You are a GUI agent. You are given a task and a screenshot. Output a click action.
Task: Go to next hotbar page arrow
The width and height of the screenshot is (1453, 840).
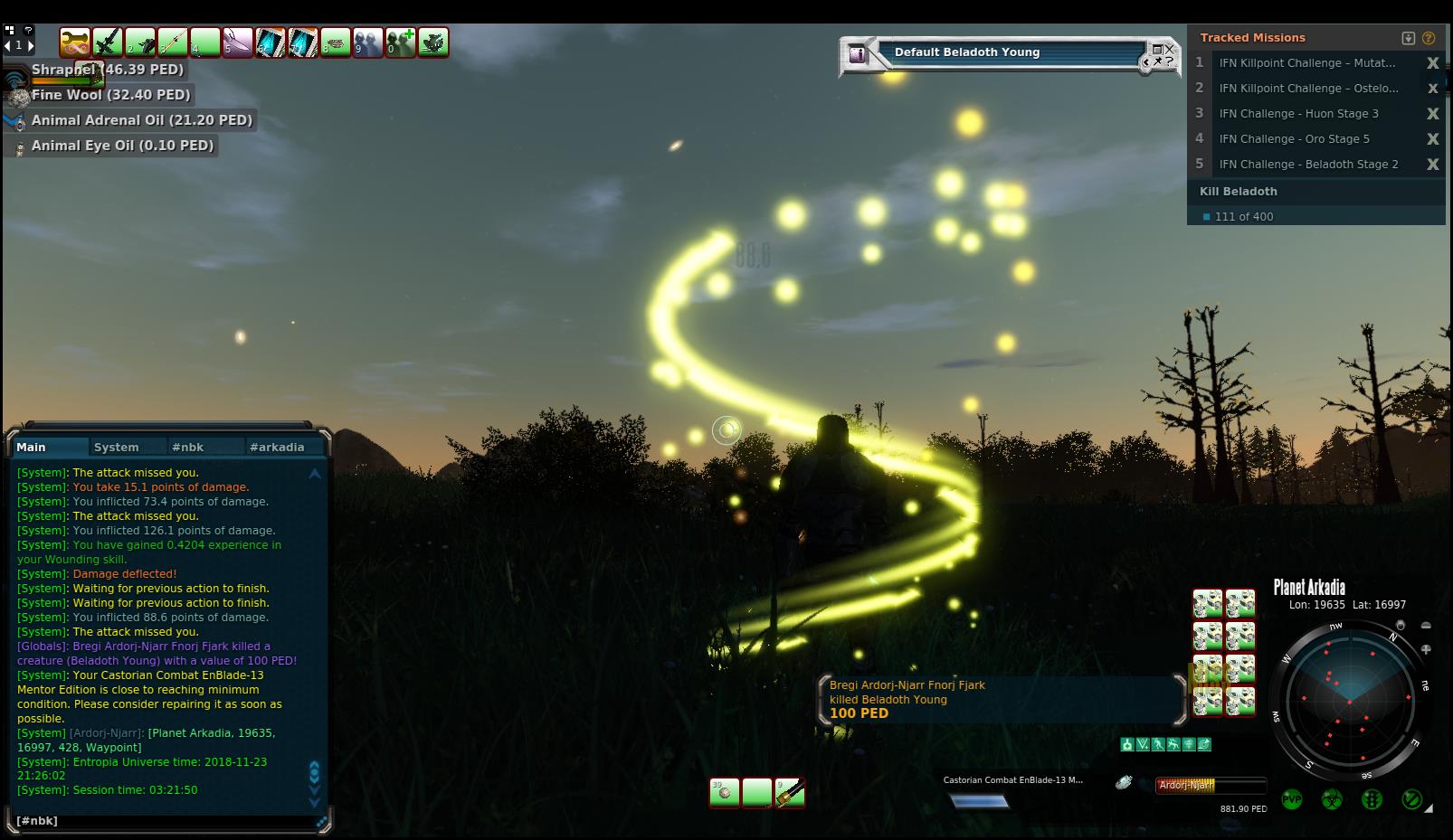pos(31,44)
